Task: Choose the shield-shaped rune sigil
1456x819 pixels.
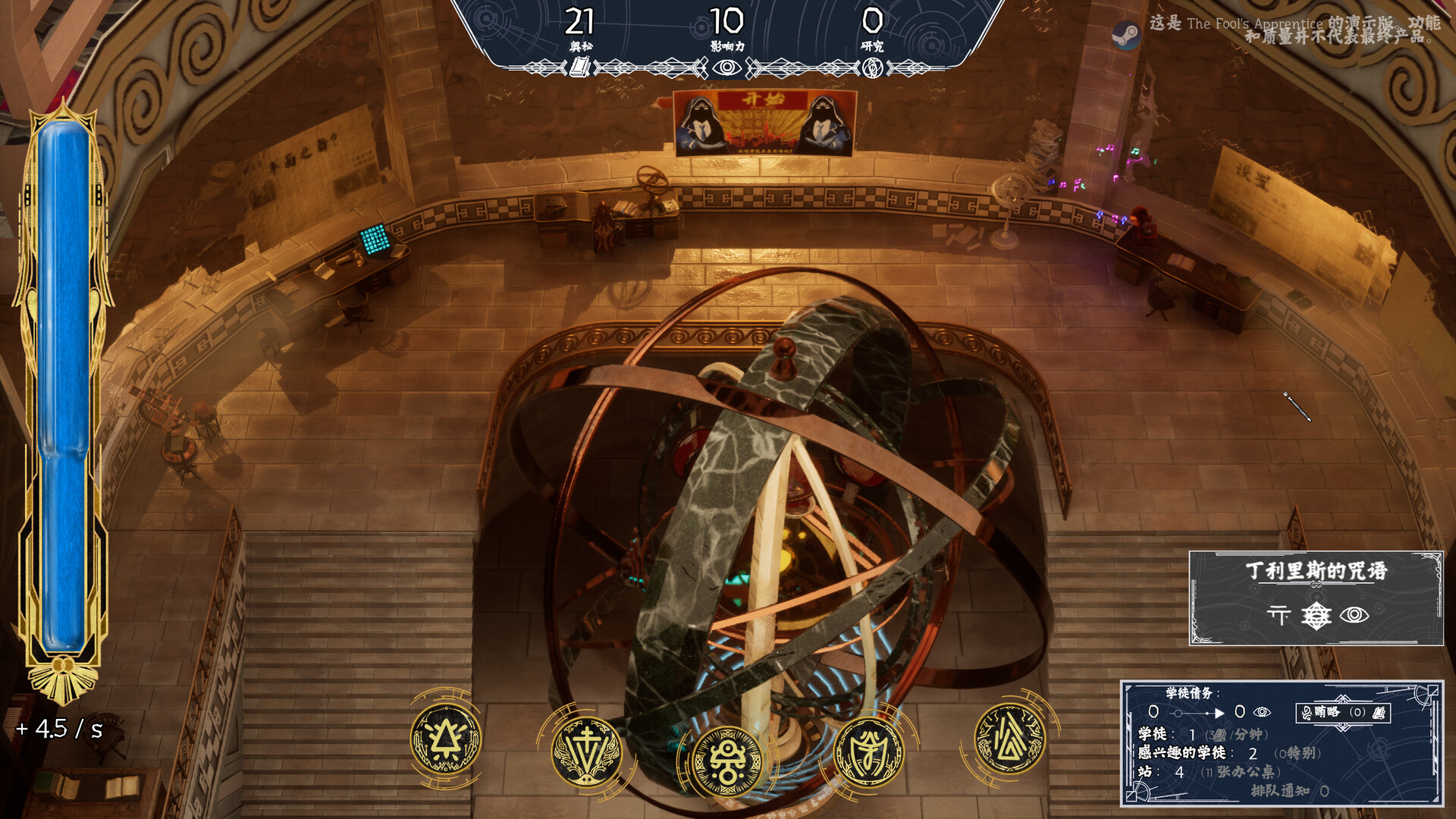Action: (868, 751)
